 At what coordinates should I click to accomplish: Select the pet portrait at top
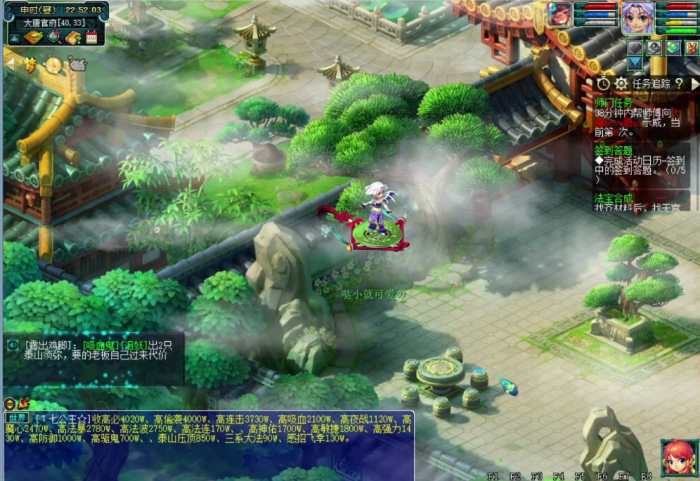pos(561,14)
